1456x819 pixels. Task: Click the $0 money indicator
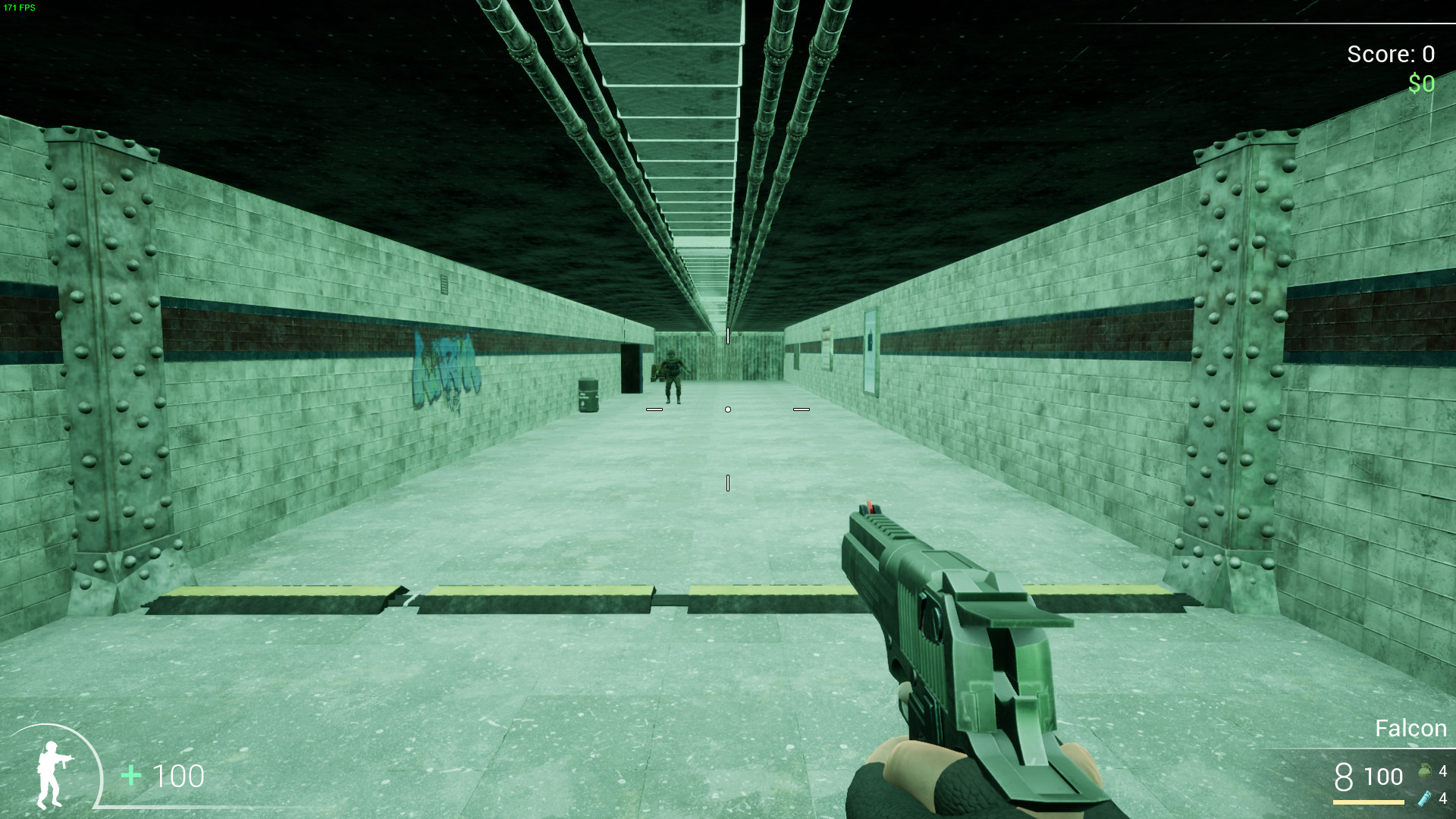pyautogui.click(x=1422, y=83)
